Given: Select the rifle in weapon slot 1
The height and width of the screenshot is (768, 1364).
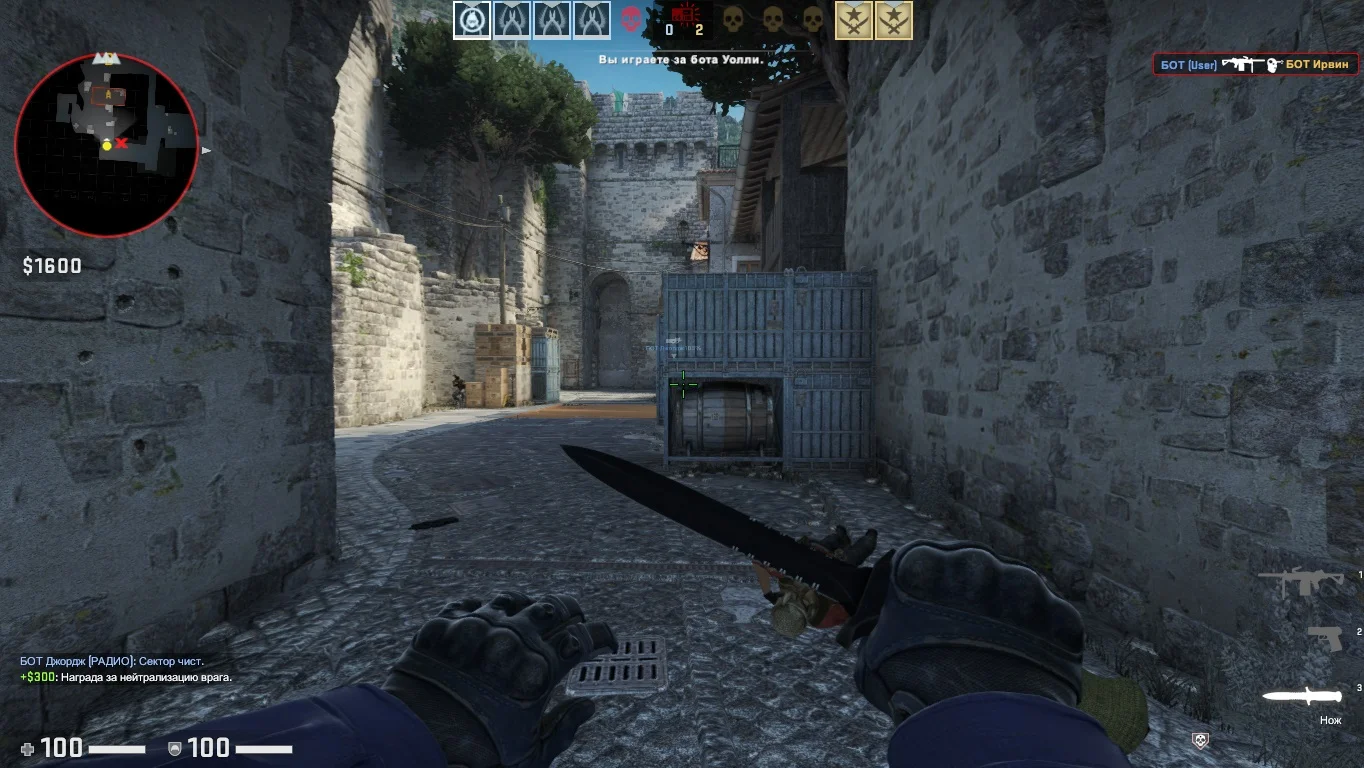Looking at the screenshot, I should [1301, 582].
